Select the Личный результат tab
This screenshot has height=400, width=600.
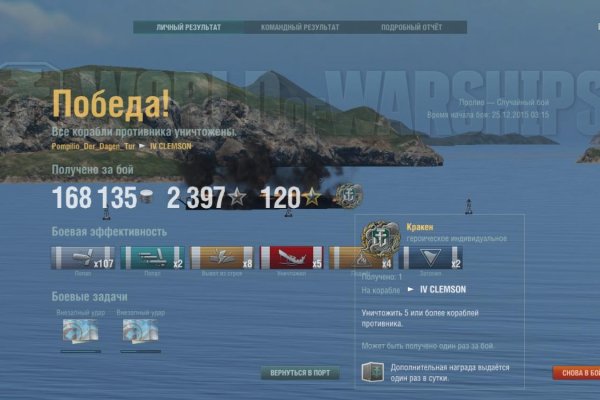click(x=188, y=27)
